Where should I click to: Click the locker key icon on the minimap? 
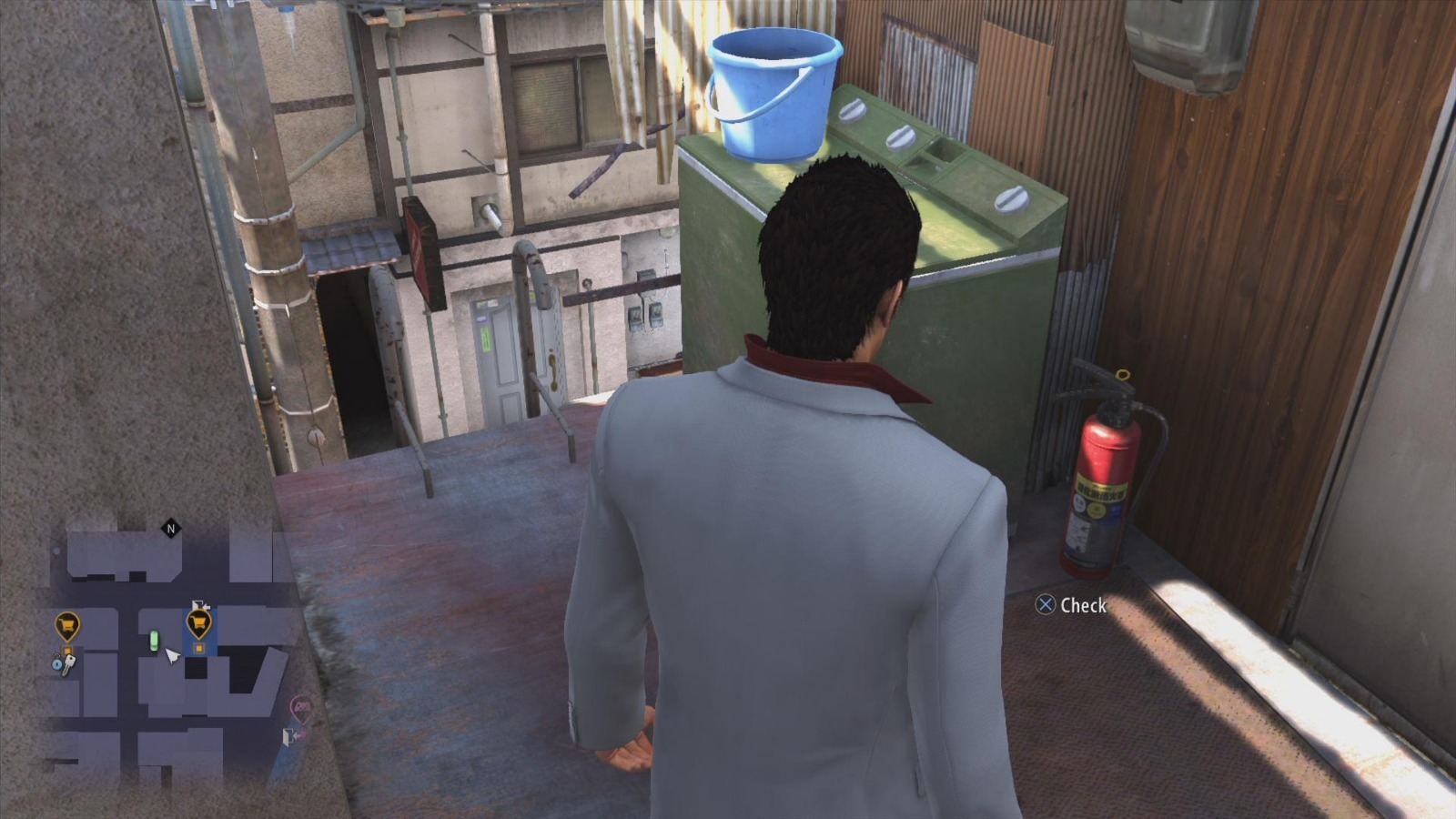pyautogui.click(x=64, y=662)
